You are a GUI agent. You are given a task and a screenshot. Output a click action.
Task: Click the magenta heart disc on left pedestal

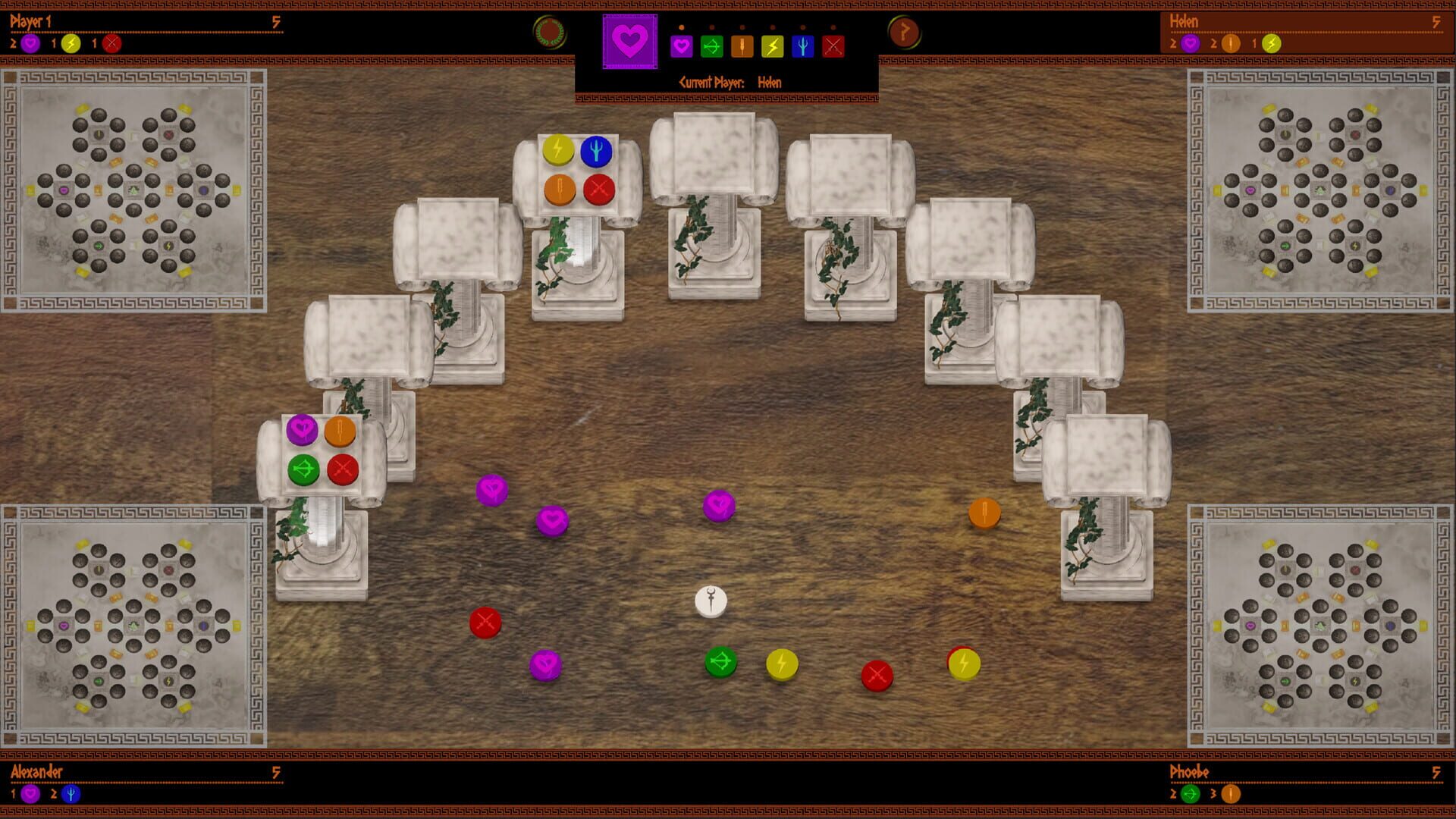pyautogui.click(x=302, y=429)
